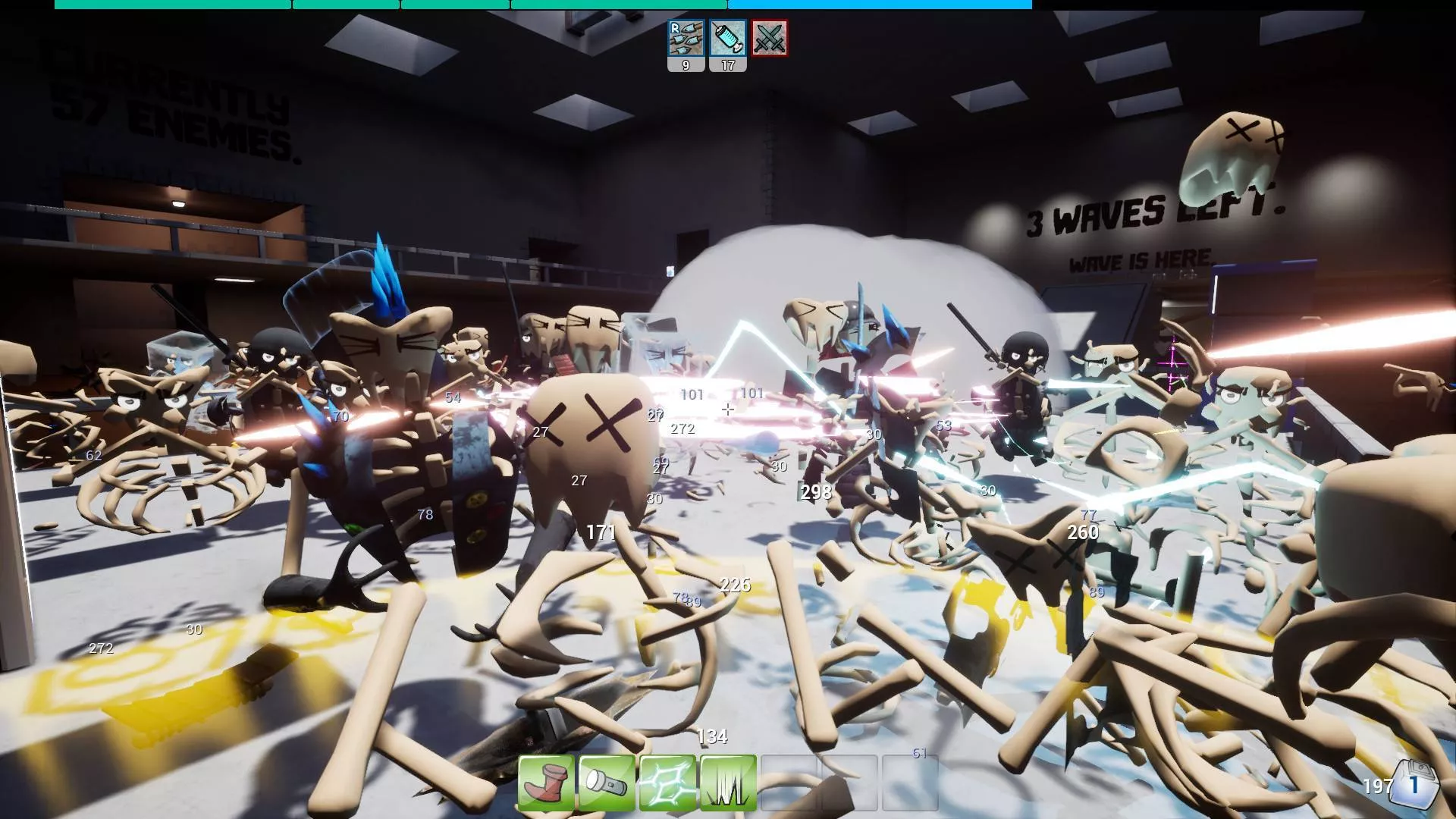Viewport: 1456px width, 819px height.
Task: Select the blue syringe buff icon
Action: (727, 38)
